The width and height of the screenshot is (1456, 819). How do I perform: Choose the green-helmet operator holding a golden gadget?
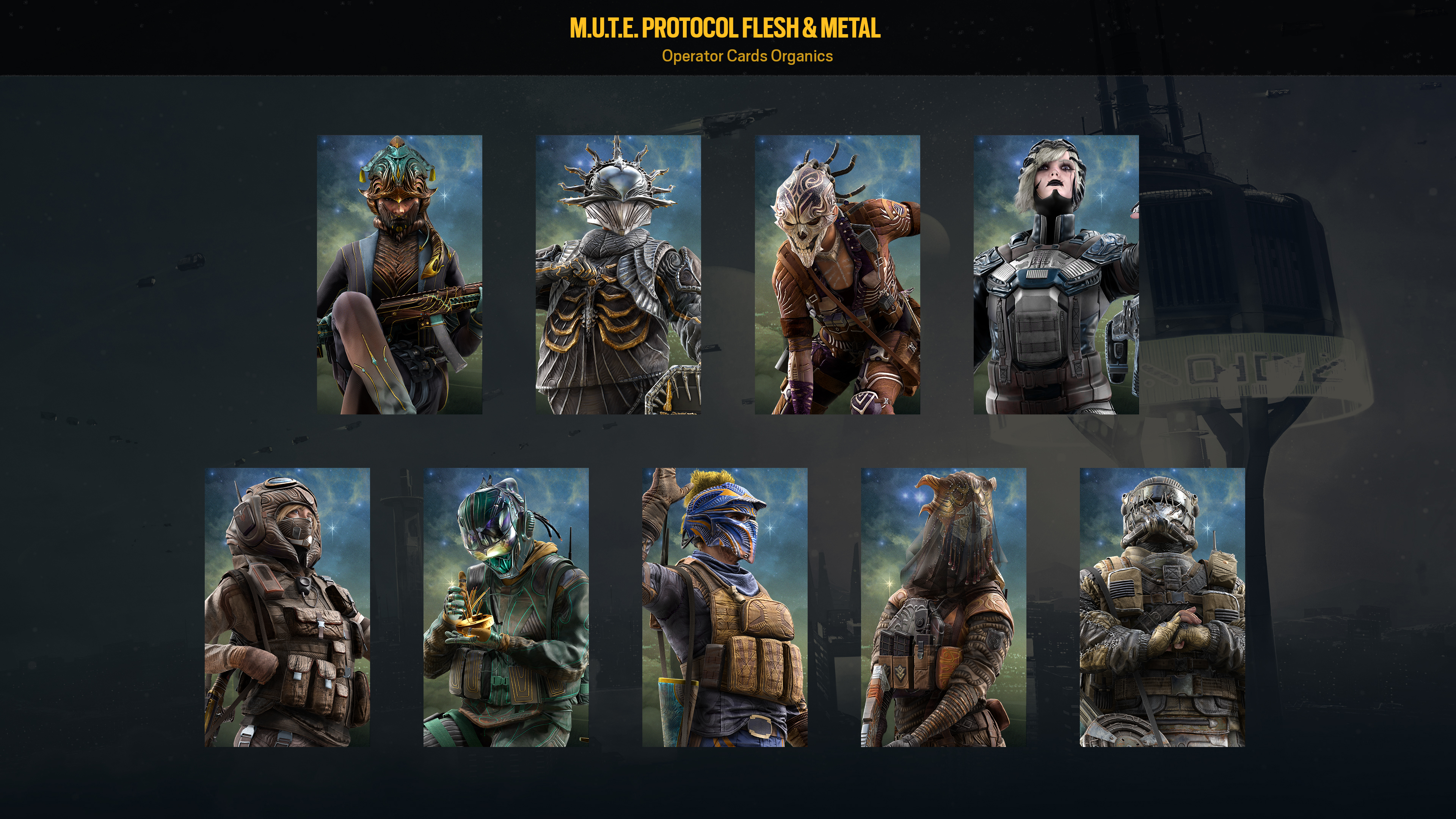click(x=506, y=607)
